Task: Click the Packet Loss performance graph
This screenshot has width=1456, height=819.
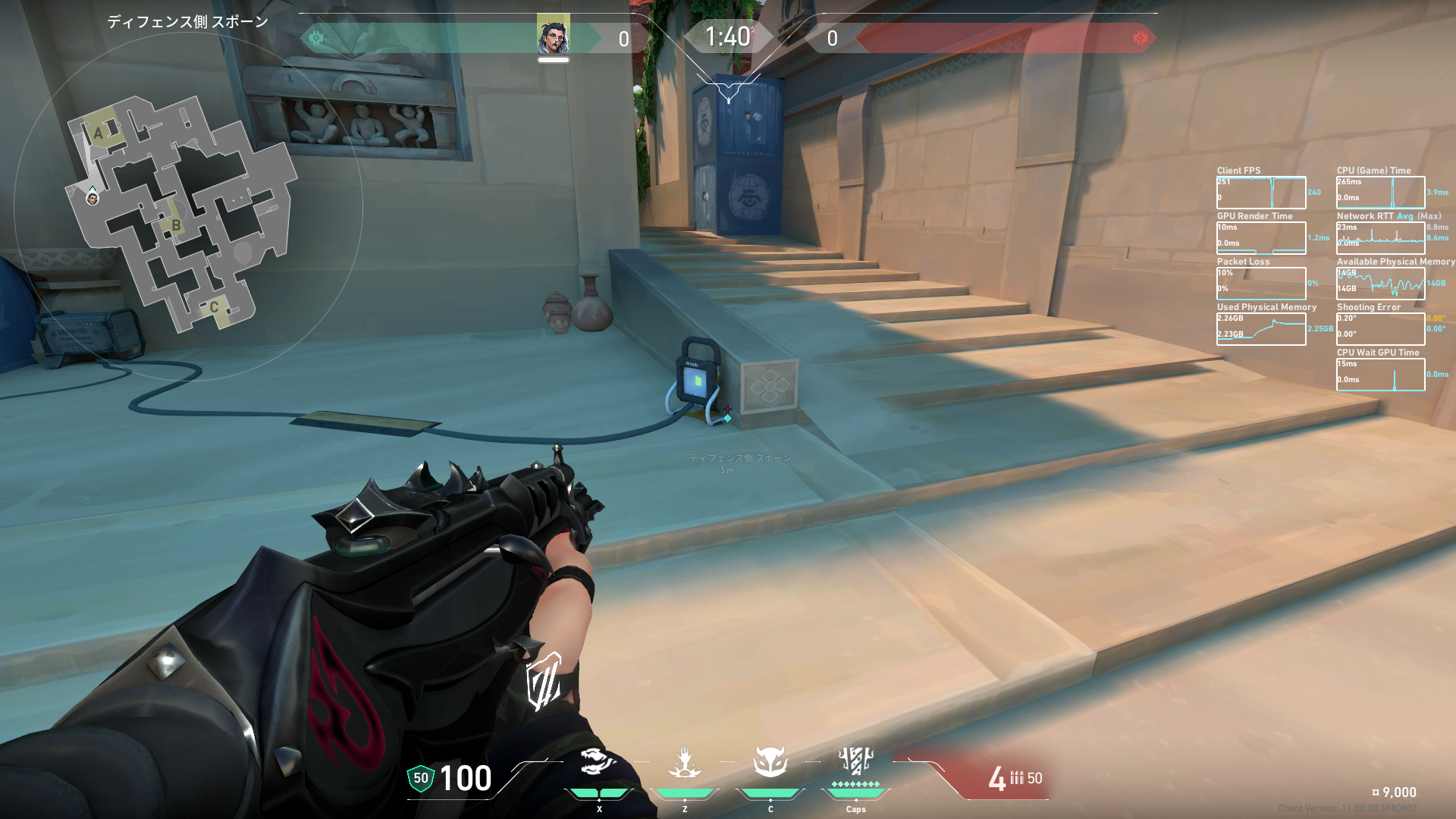Action: click(x=1260, y=284)
